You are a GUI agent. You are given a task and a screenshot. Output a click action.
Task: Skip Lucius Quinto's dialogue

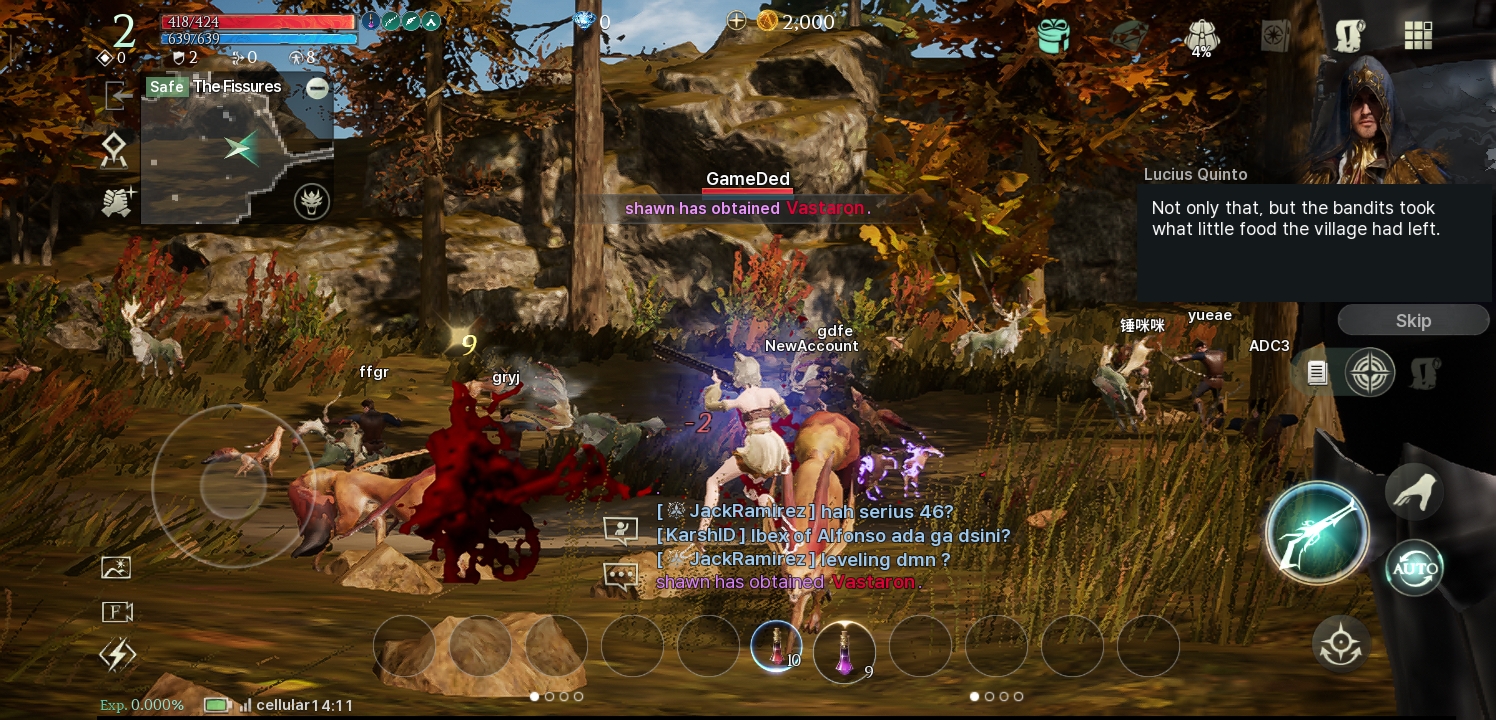click(x=1413, y=320)
